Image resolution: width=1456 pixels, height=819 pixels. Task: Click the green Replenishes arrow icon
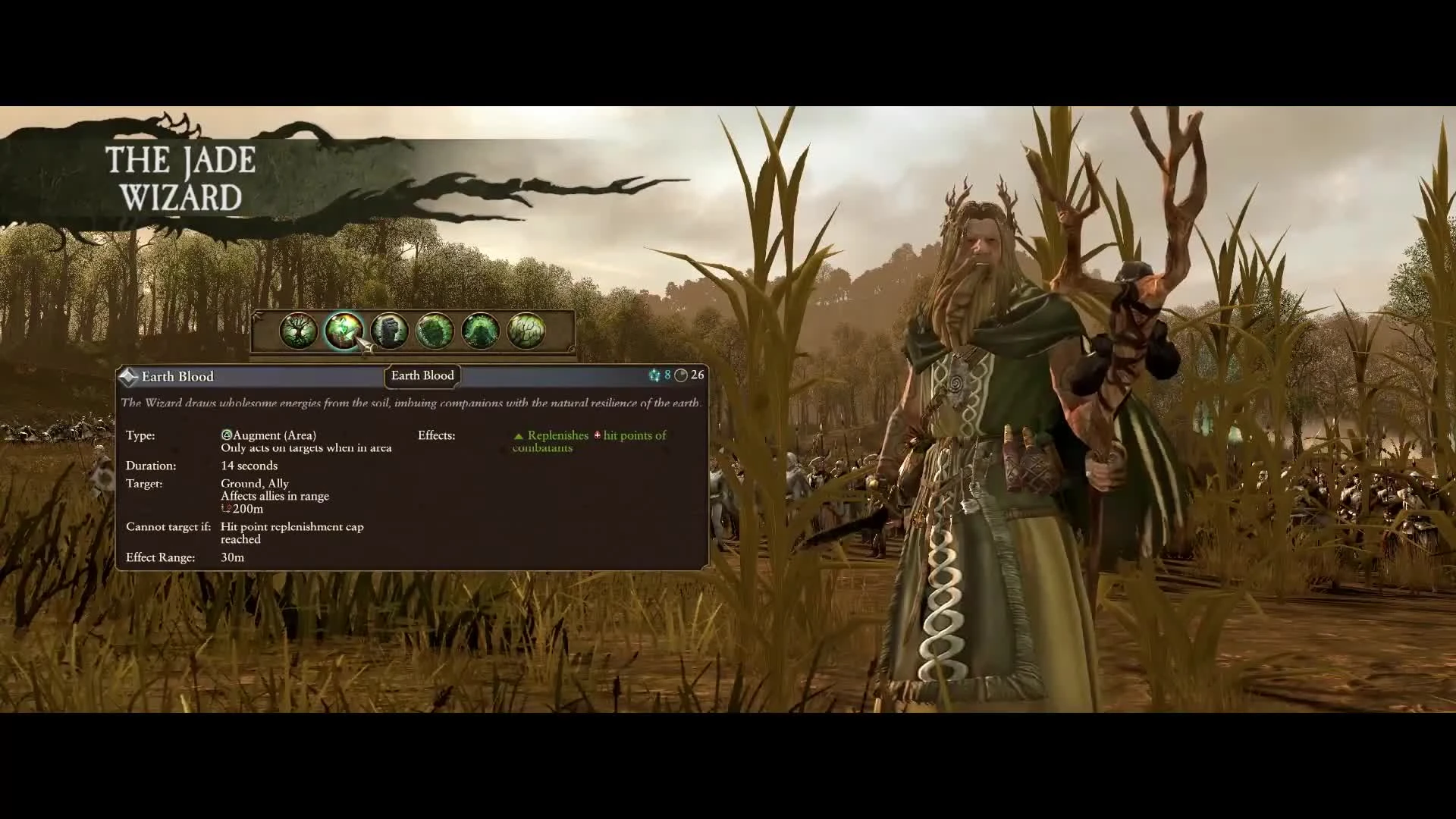coord(519,435)
